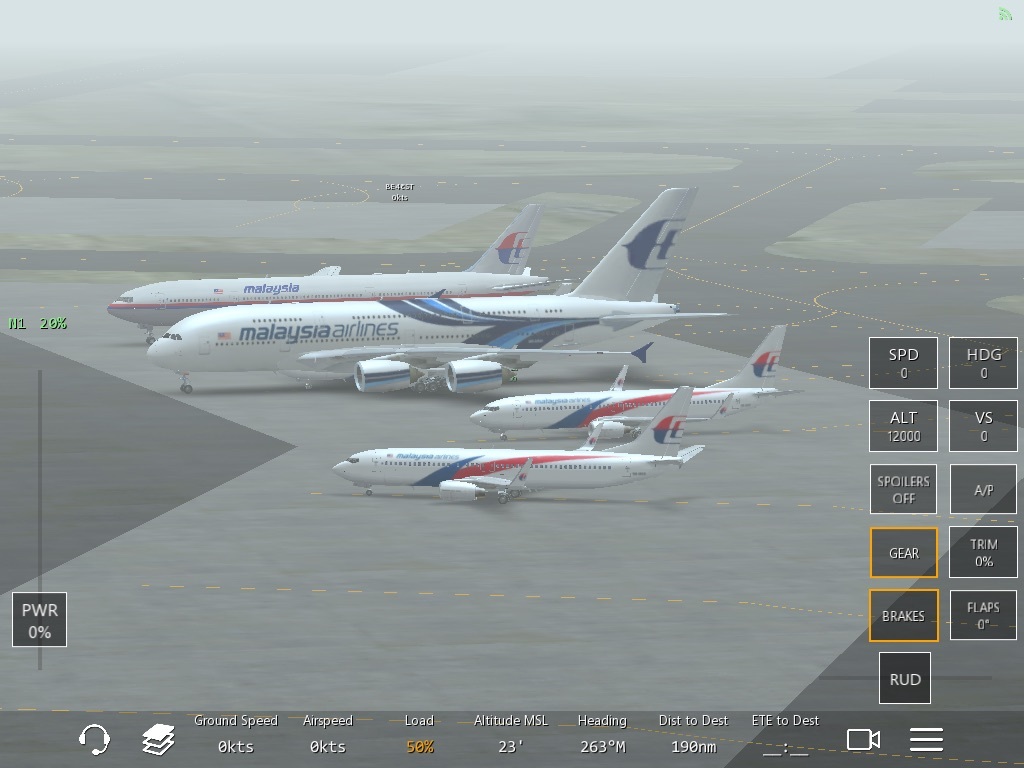Engage the A/P autopilot button
The width and height of the screenshot is (1024, 768).
(x=983, y=489)
